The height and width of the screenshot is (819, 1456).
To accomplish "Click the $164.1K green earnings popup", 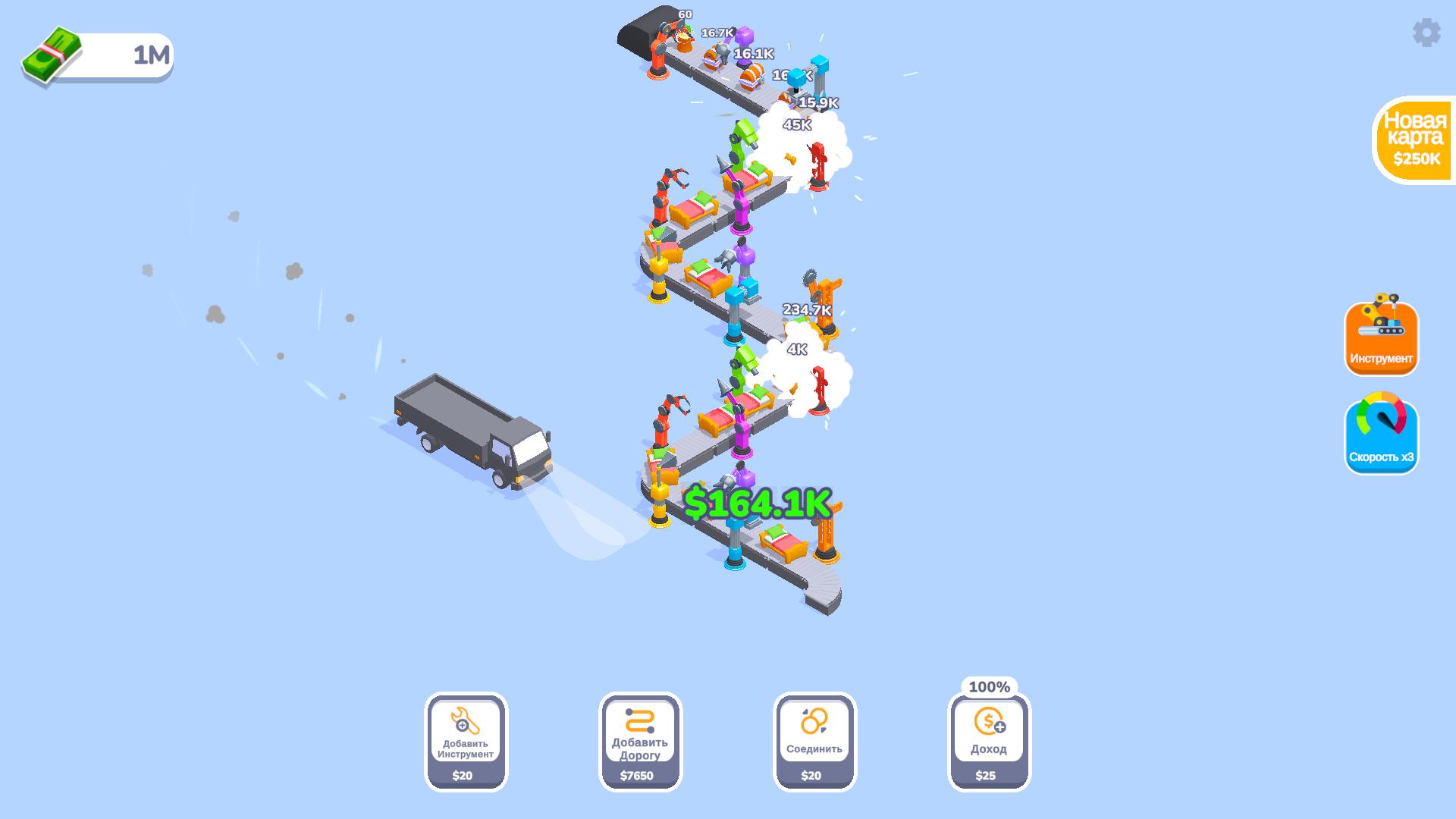I will coord(758,502).
